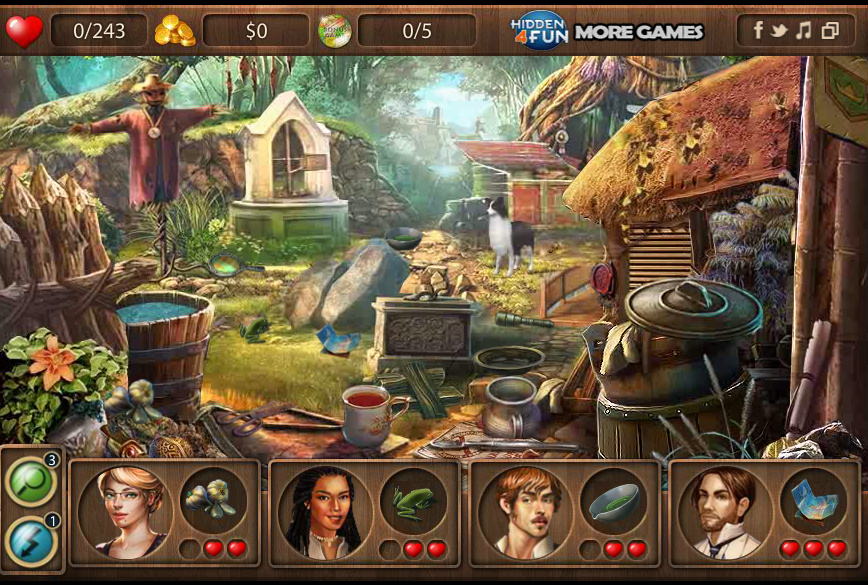Open the More Games link
The width and height of the screenshot is (868, 585).
click(x=639, y=31)
